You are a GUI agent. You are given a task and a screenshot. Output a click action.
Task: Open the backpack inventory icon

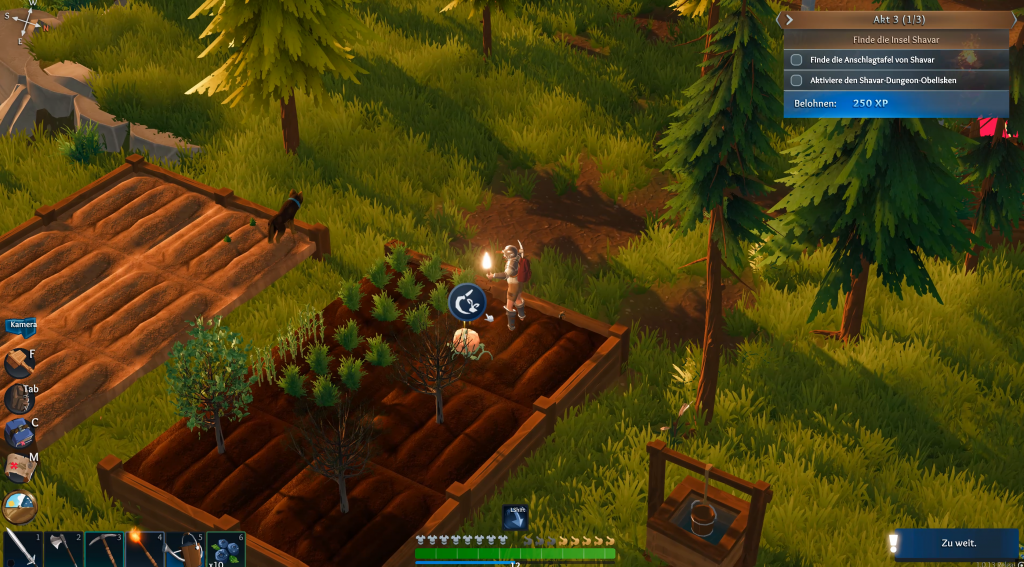click(18, 399)
